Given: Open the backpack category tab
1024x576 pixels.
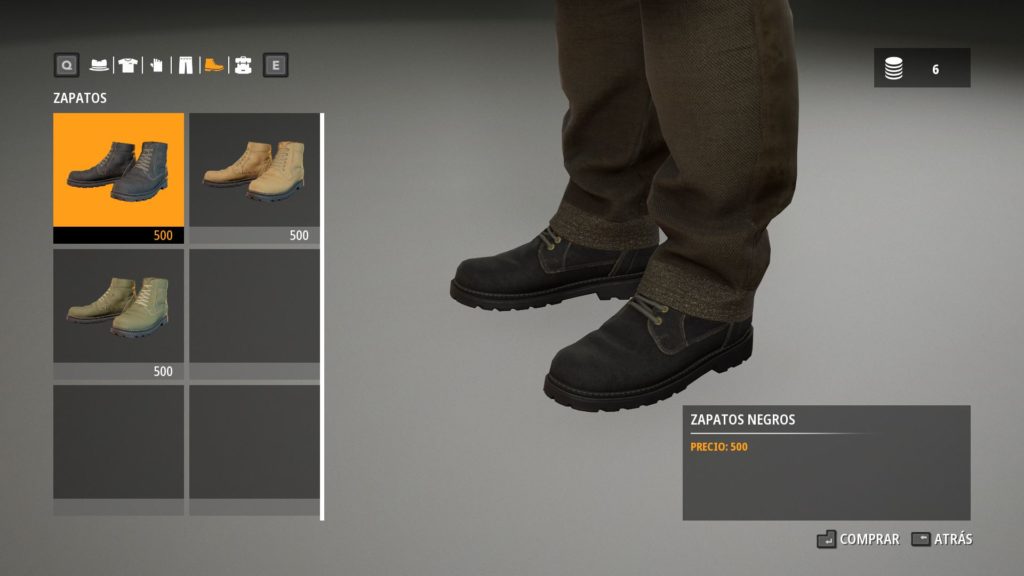Looking at the screenshot, I should point(242,66).
